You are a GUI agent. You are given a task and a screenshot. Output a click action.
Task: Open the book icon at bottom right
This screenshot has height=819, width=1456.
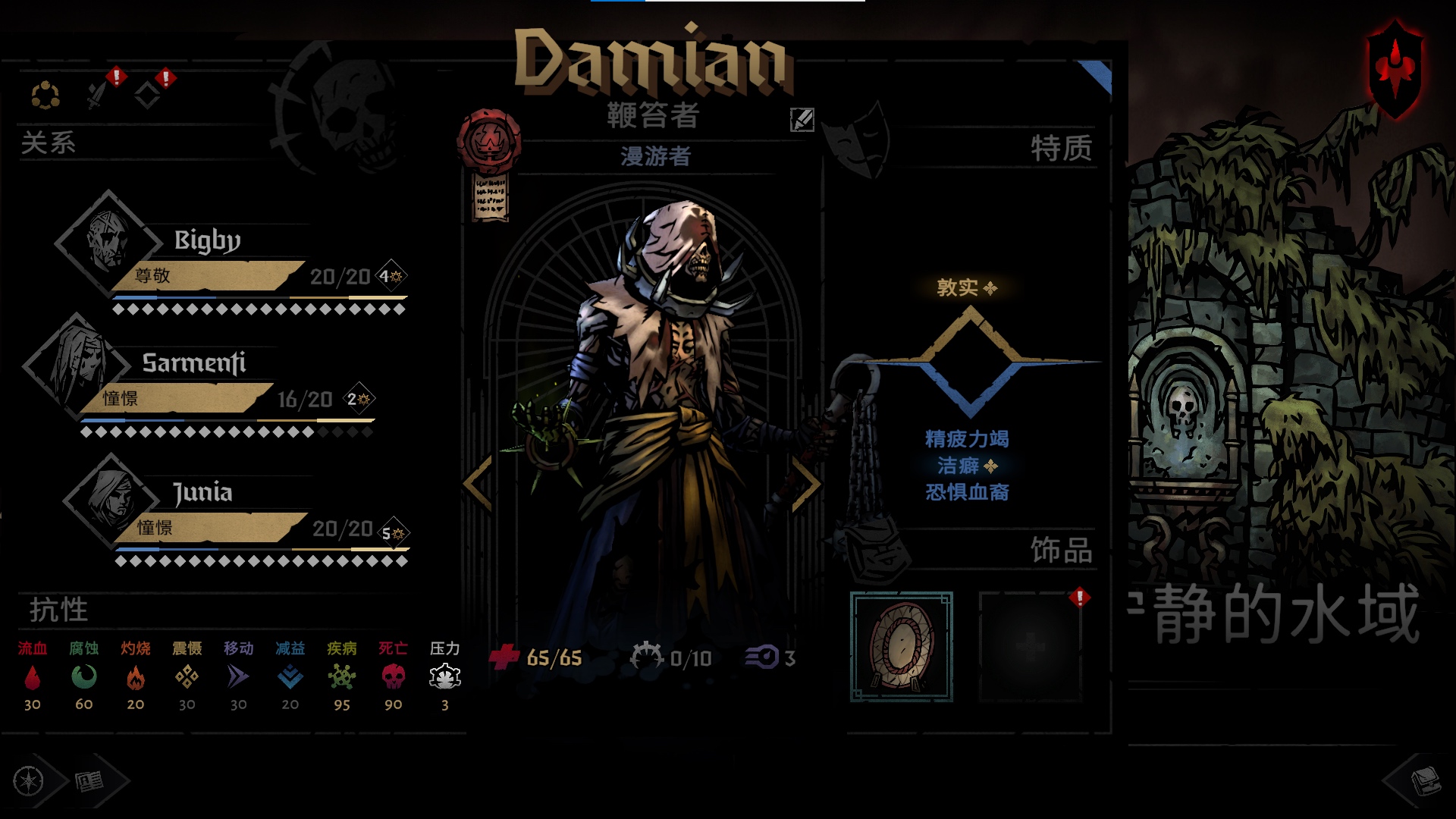1423,780
